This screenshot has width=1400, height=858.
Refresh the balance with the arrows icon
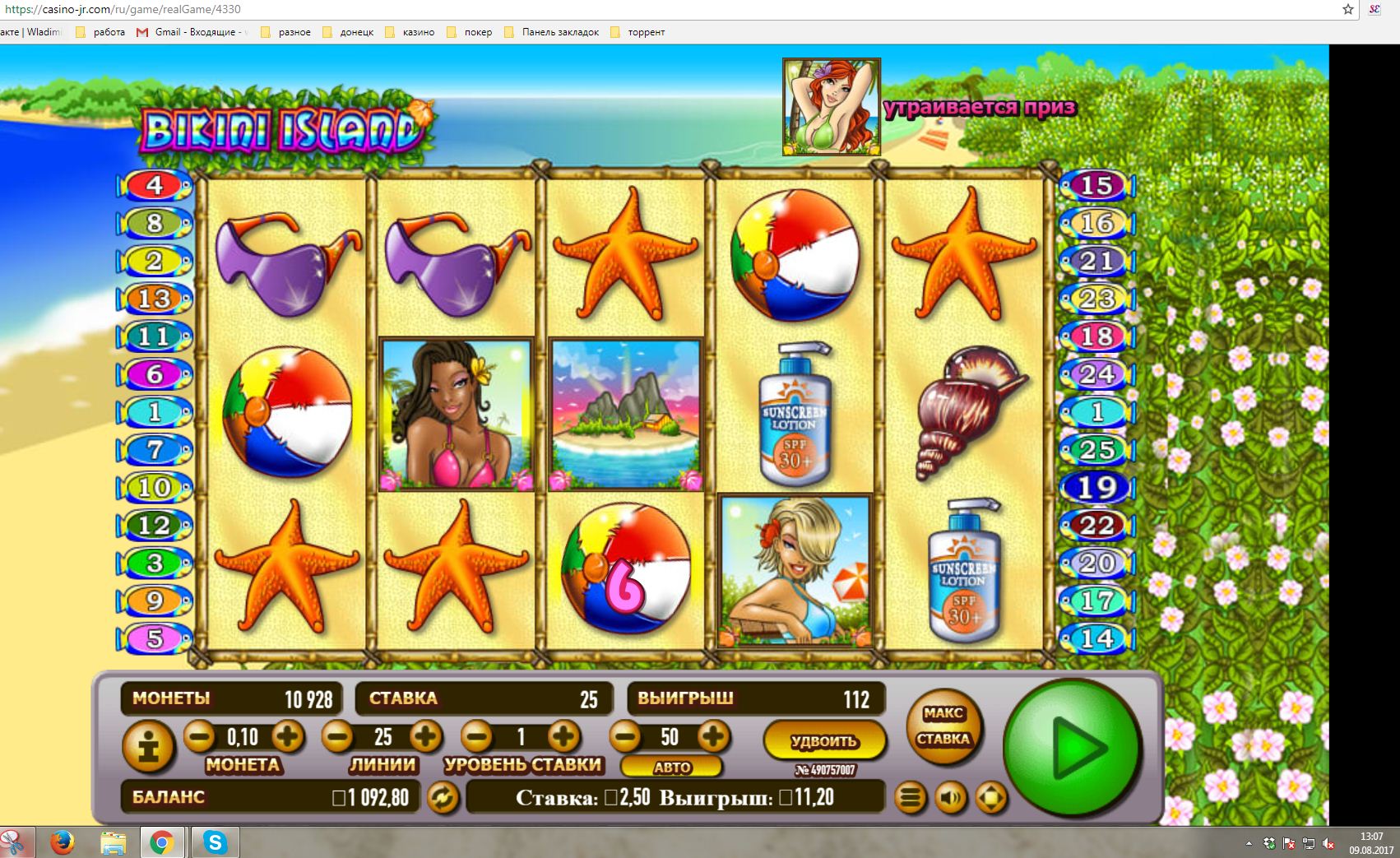click(443, 797)
